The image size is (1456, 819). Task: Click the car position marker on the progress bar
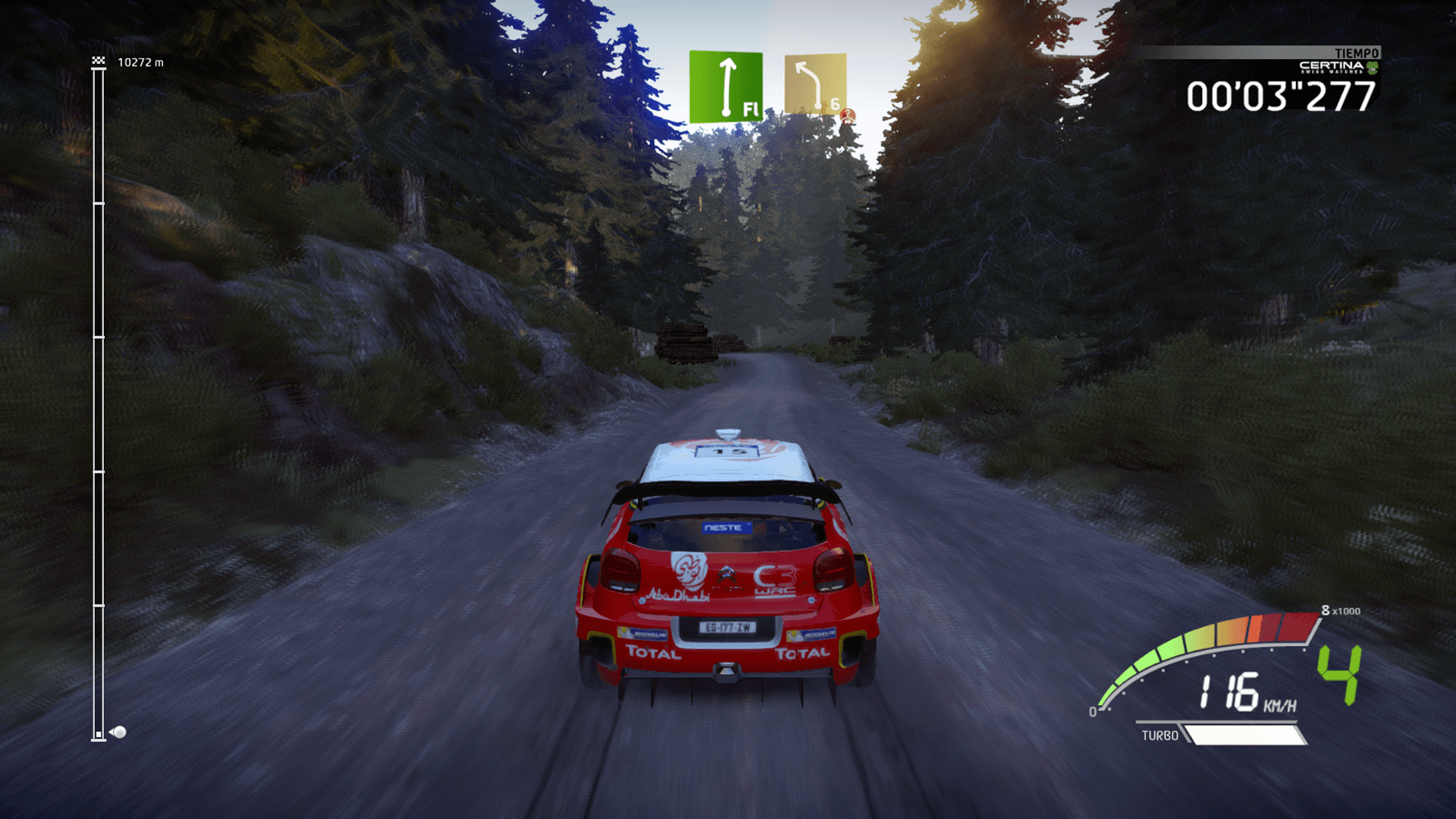(x=118, y=732)
